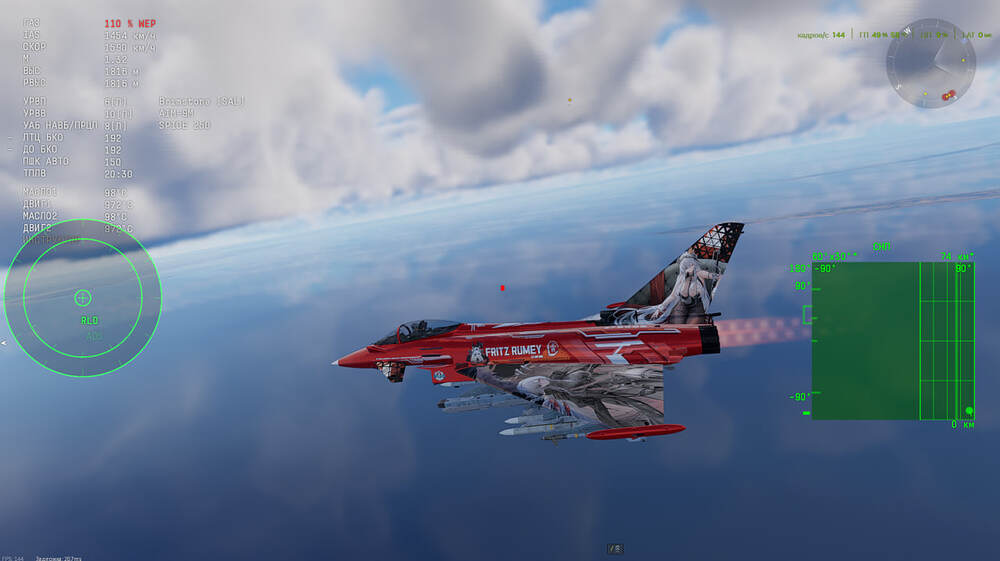The height and width of the screenshot is (561, 1000).
Task: Click the green radar scope display
Action: (892, 340)
